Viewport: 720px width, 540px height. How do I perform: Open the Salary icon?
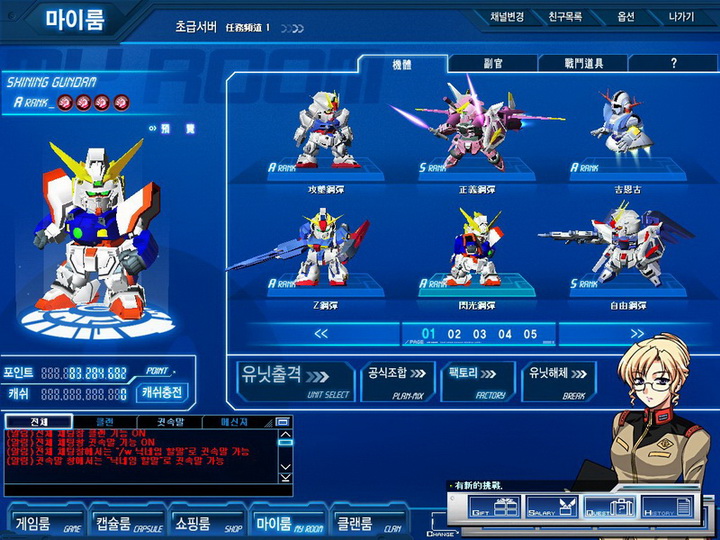tap(551, 508)
